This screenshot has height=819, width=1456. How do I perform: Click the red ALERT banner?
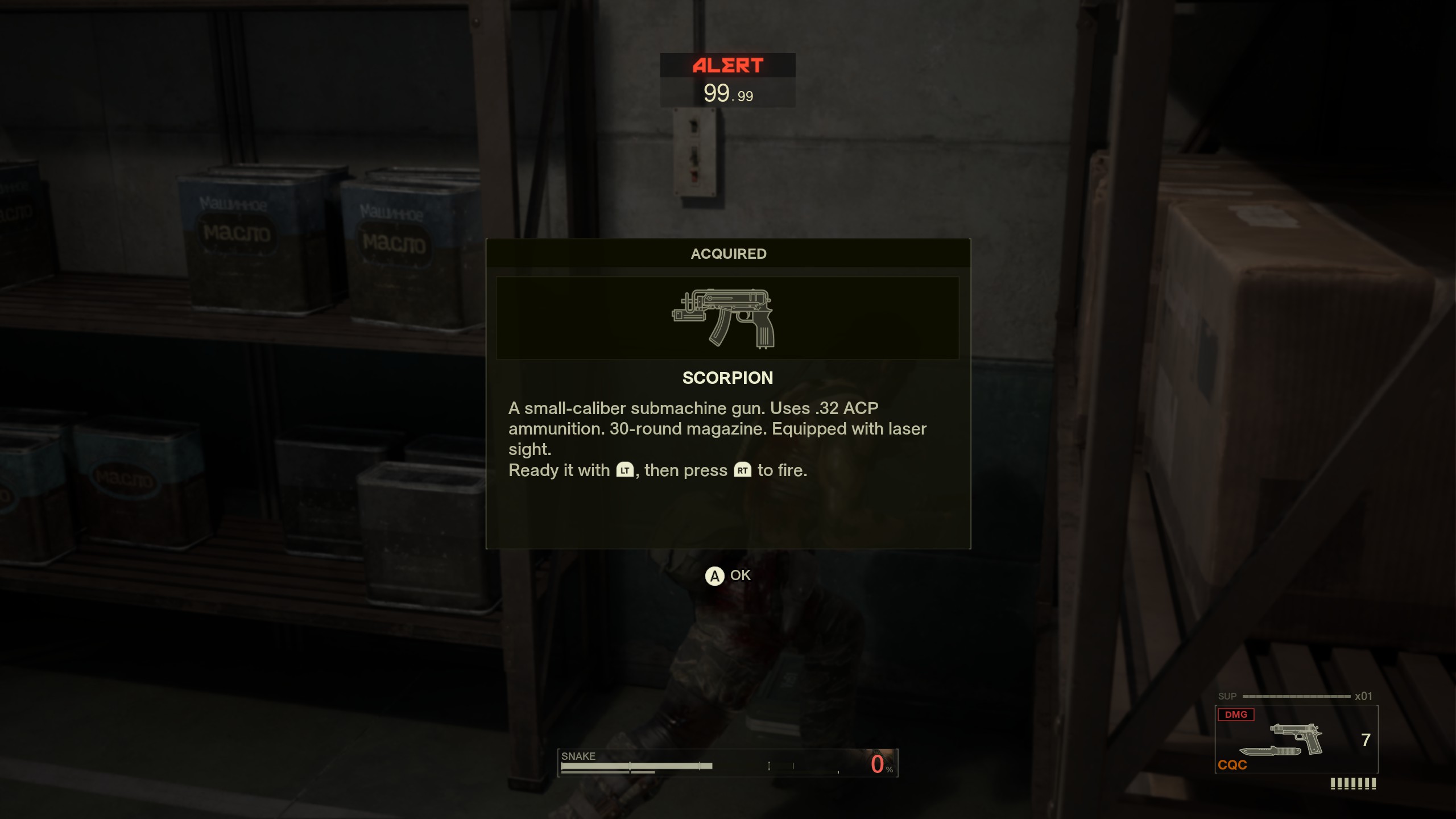(727, 65)
